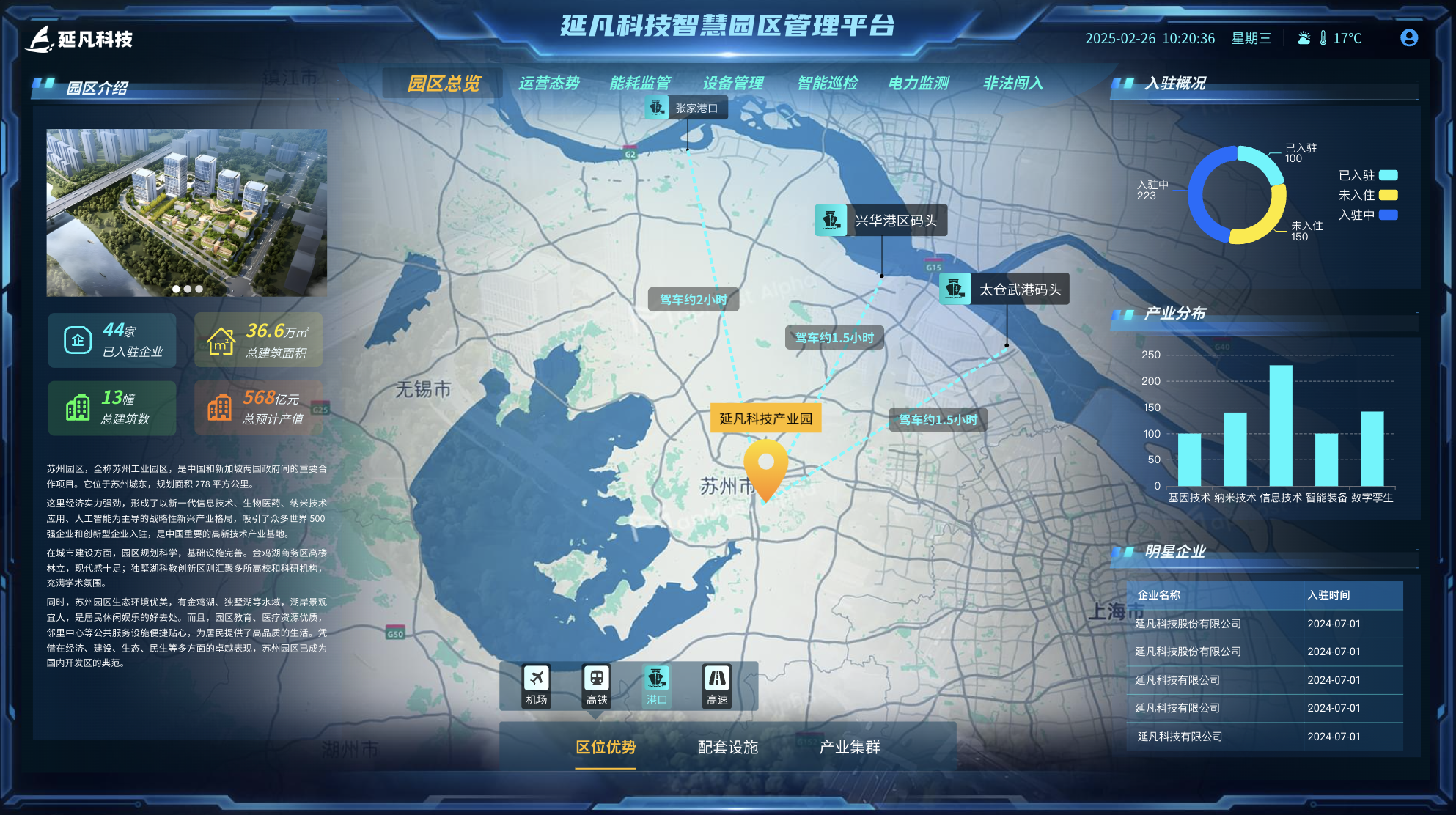Screen dimensions: 1456x815
Task: Open the 配套设施 tab
Action: click(x=729, y=748)
